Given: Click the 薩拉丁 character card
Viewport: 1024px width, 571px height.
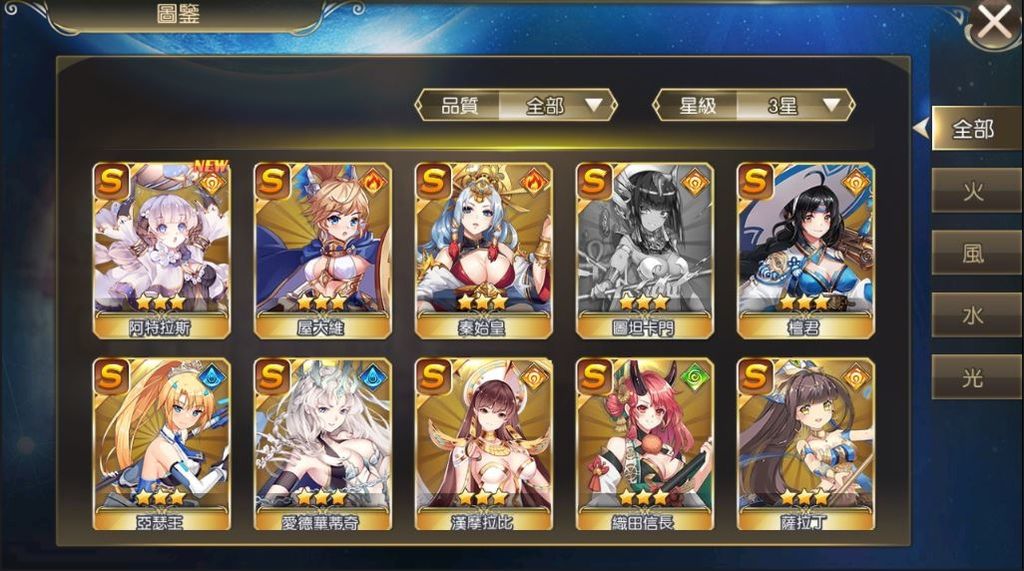Looking at the screenshot, I should tap(805, 444).
